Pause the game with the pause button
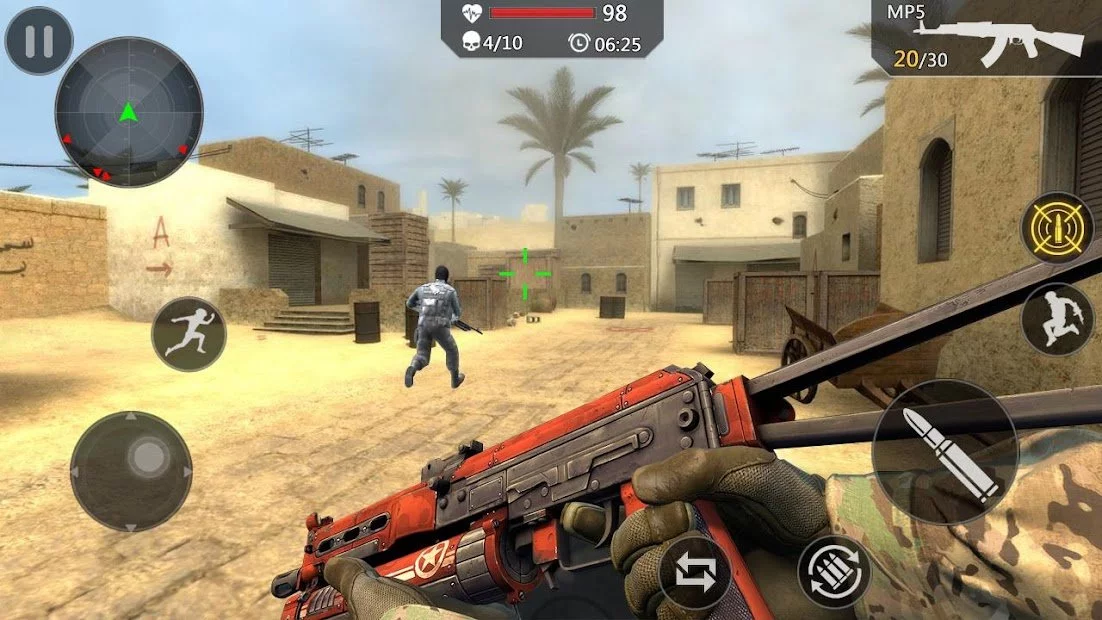This screenshot has height=620, width=1102. [x=39, y=41]
